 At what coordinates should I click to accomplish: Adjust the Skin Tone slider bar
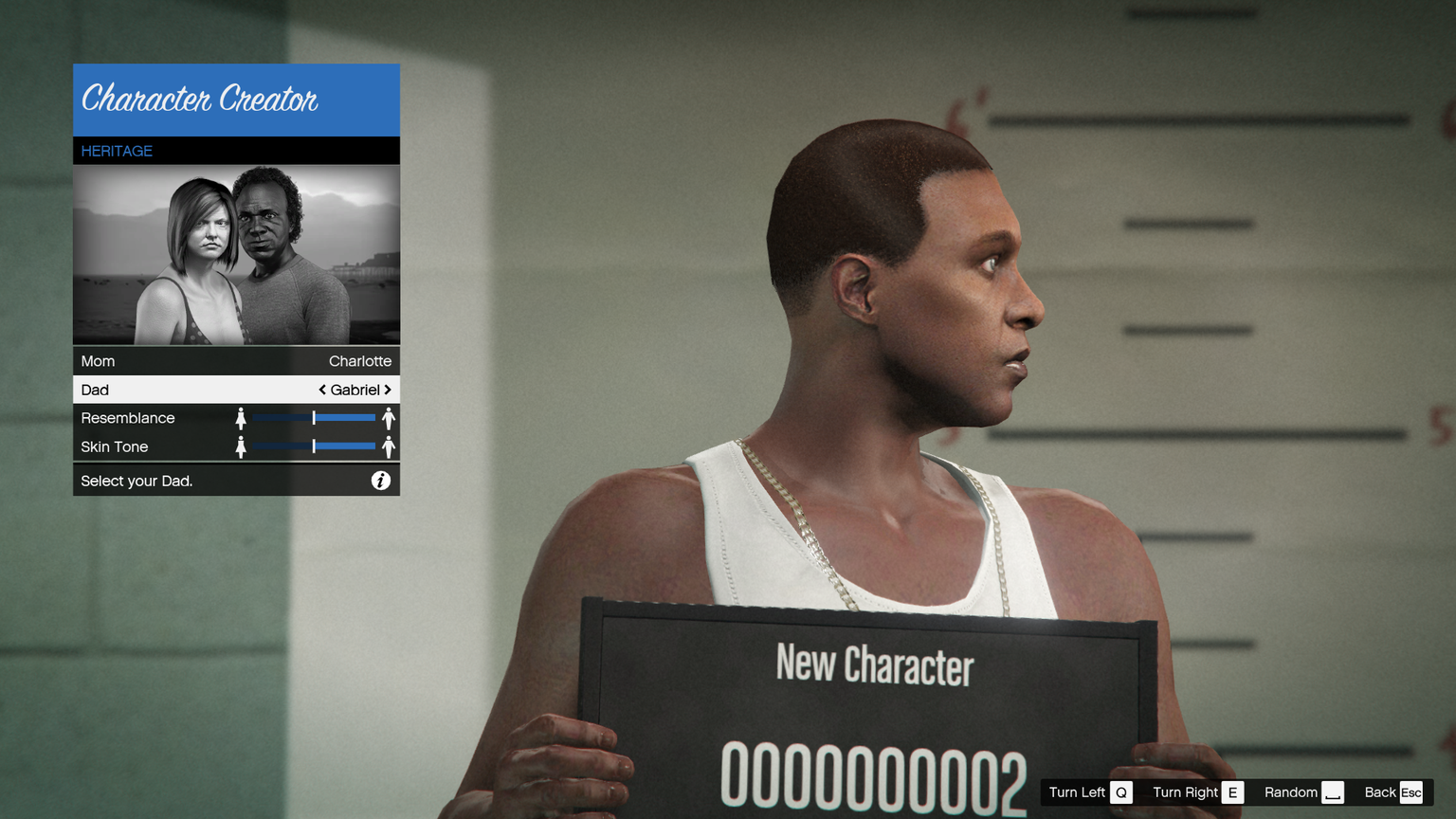[x=314, y=446]
